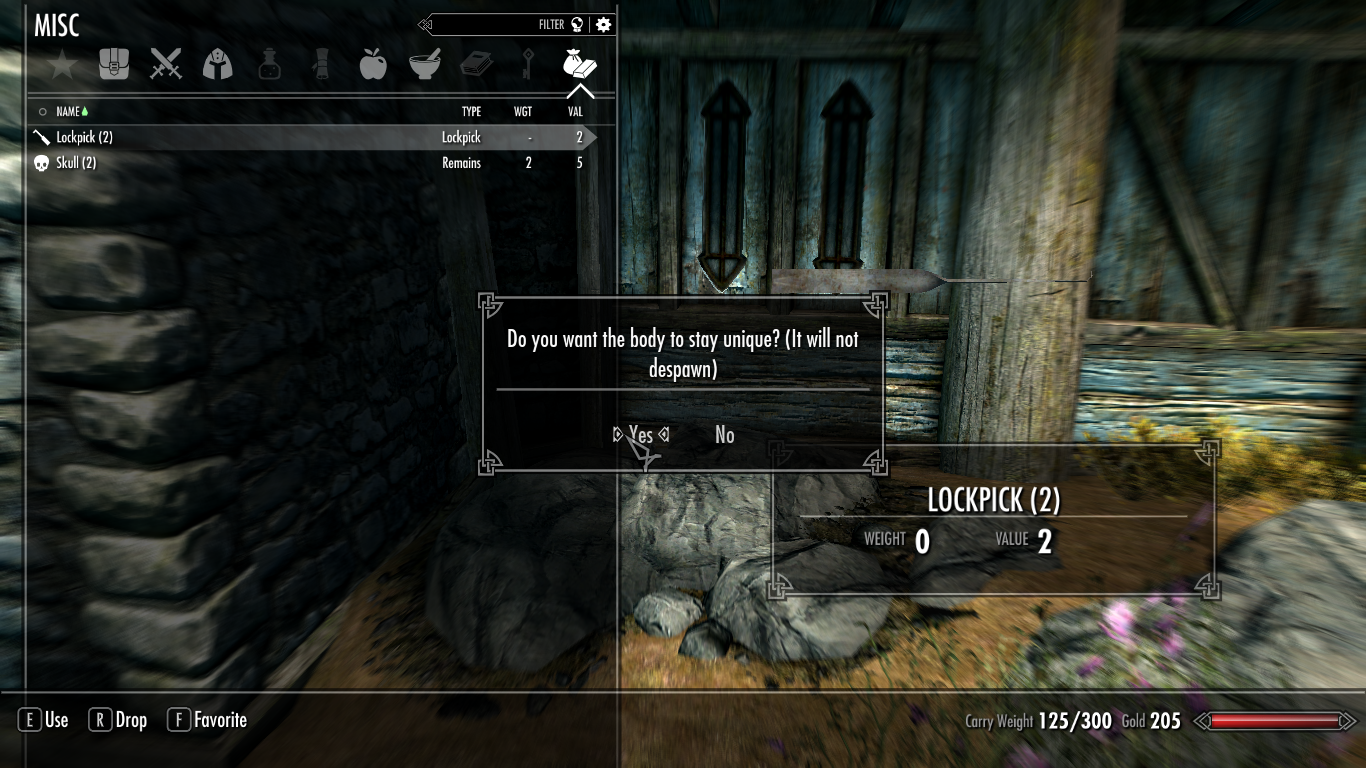1366x768 pixels.
Task: Sort the list by Type column
Action: (471, 112)
